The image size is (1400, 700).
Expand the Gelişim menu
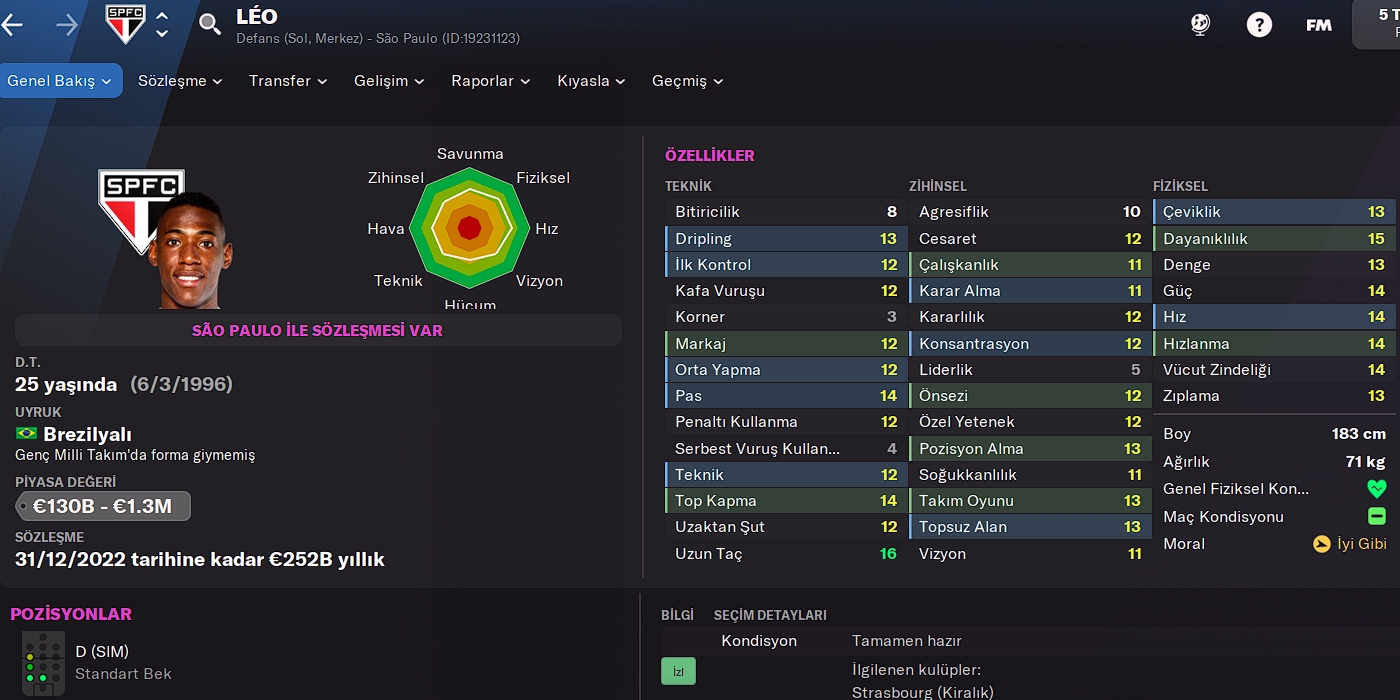pyautogui.click(x=389, y=81)
